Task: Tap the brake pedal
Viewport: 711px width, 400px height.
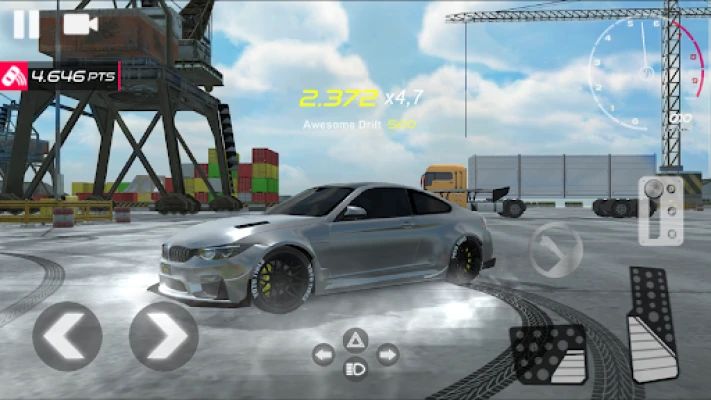Action: click(x=547, y=355)
